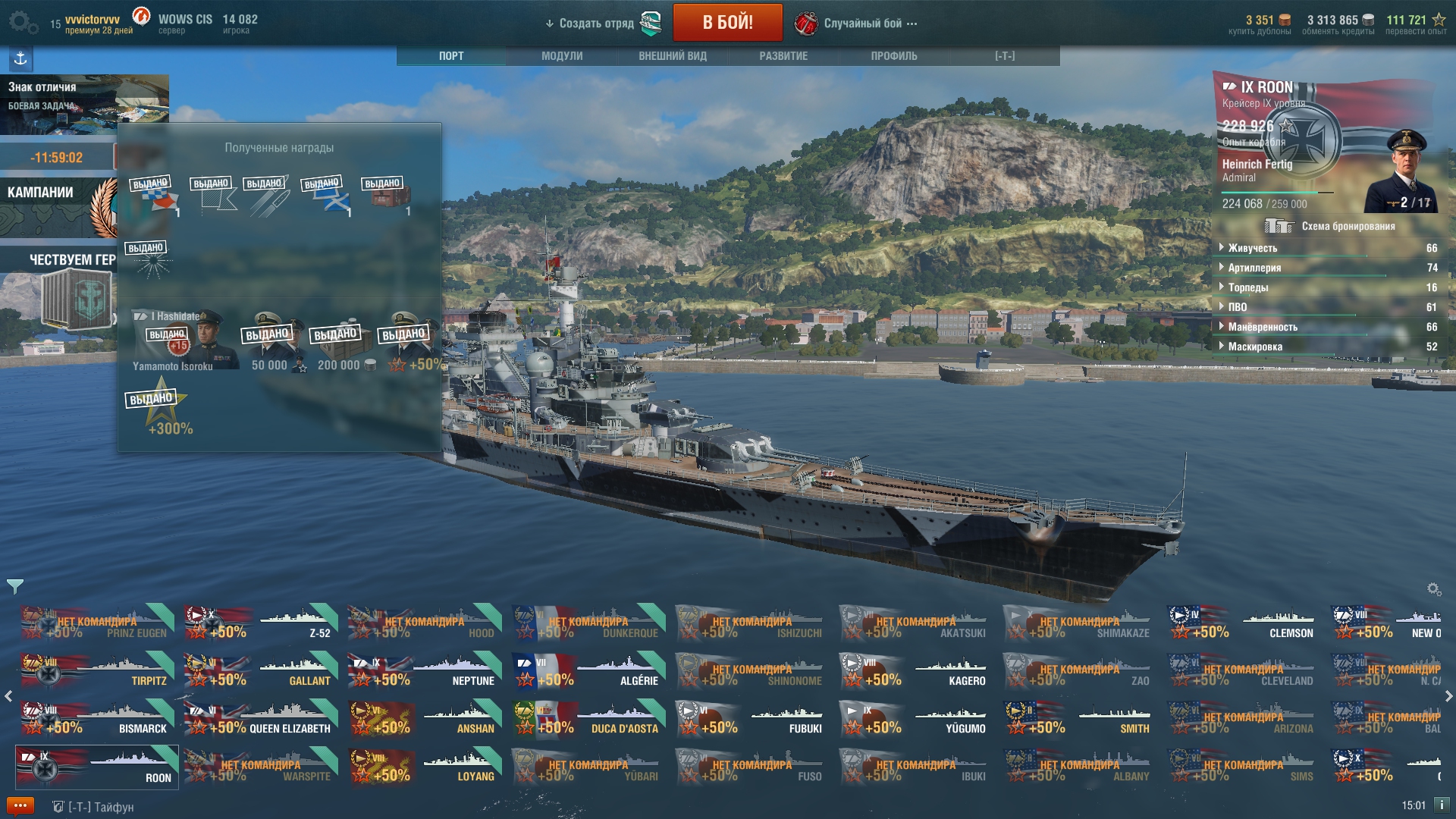This screenshot has width=1456, height=819.
Task: Show the armor layout Схема бронирования
Action: [1348, 226]
